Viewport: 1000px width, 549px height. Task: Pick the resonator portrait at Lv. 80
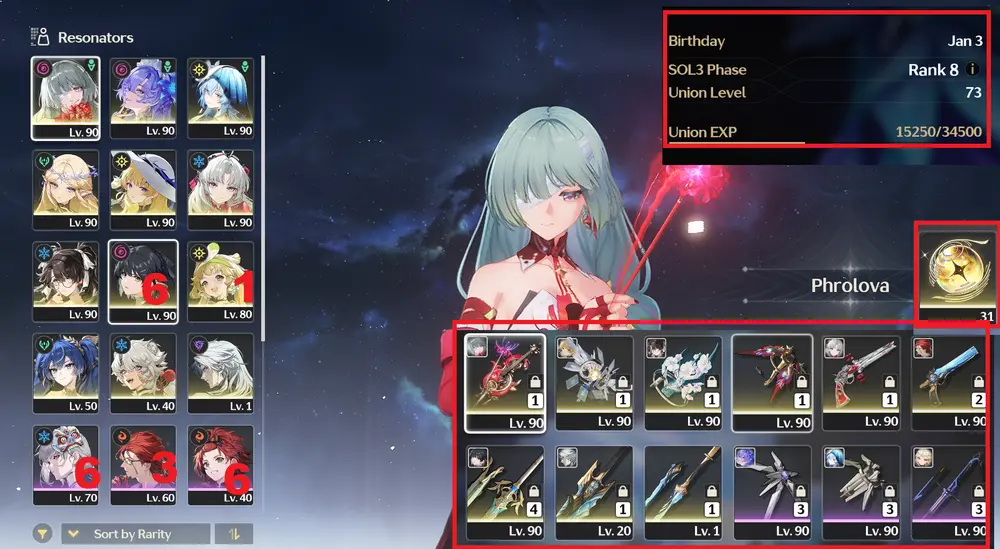220,282
